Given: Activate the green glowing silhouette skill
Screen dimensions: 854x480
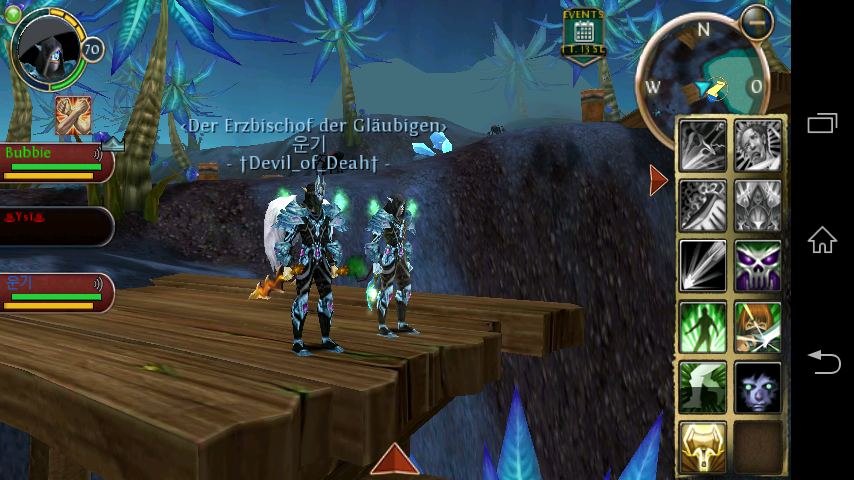Looking at the screenshot, I should click(x=703, y=327).
